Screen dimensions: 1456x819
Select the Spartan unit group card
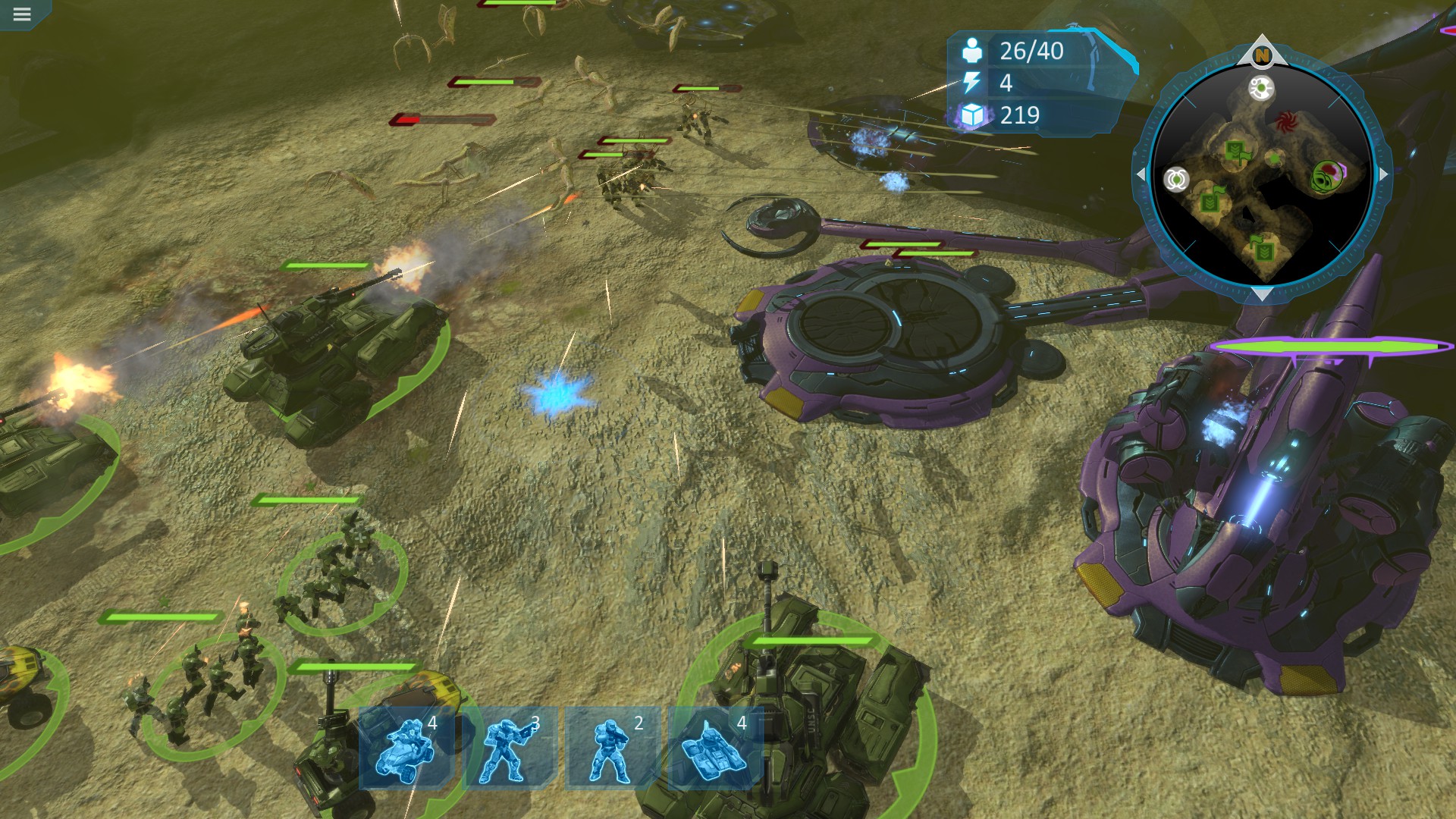coord(510,748)
